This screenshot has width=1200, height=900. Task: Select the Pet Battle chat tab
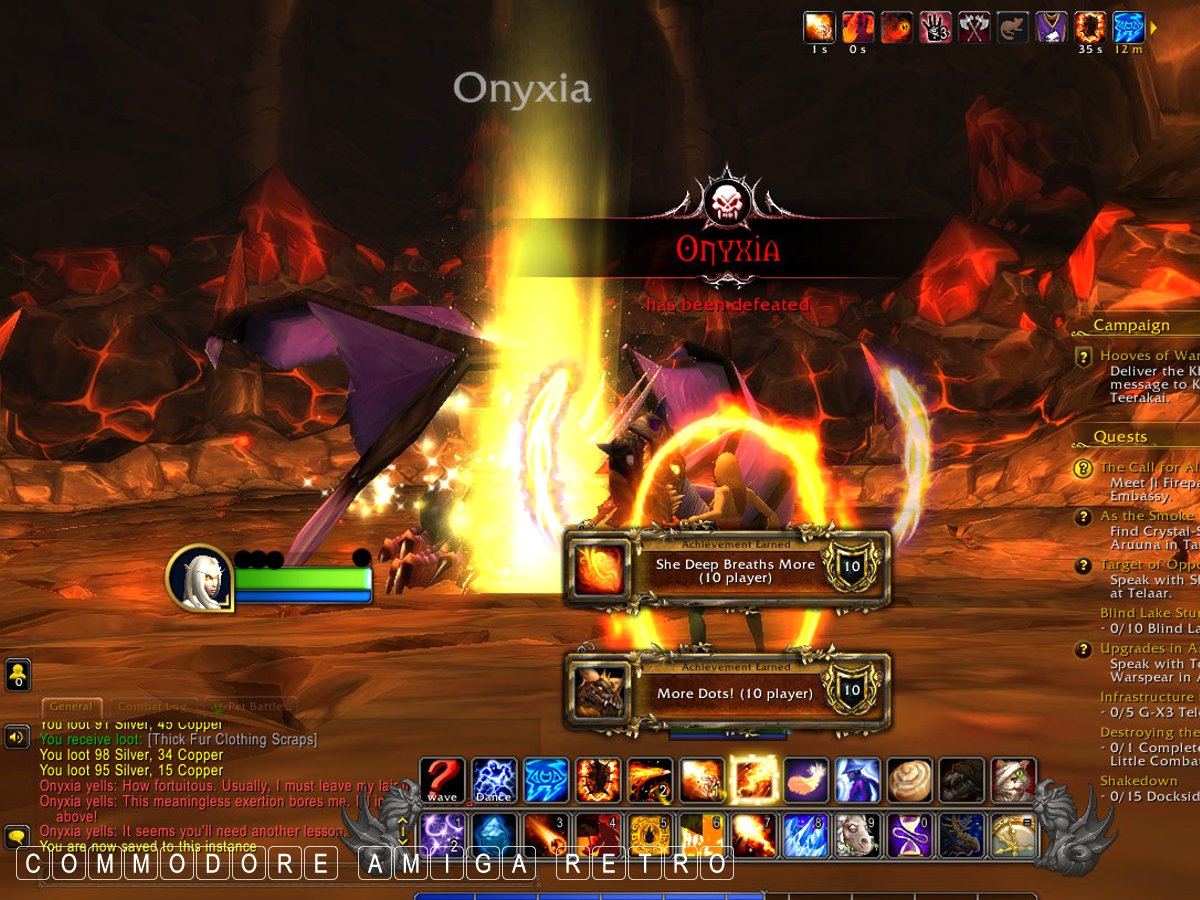coord(250,706)
